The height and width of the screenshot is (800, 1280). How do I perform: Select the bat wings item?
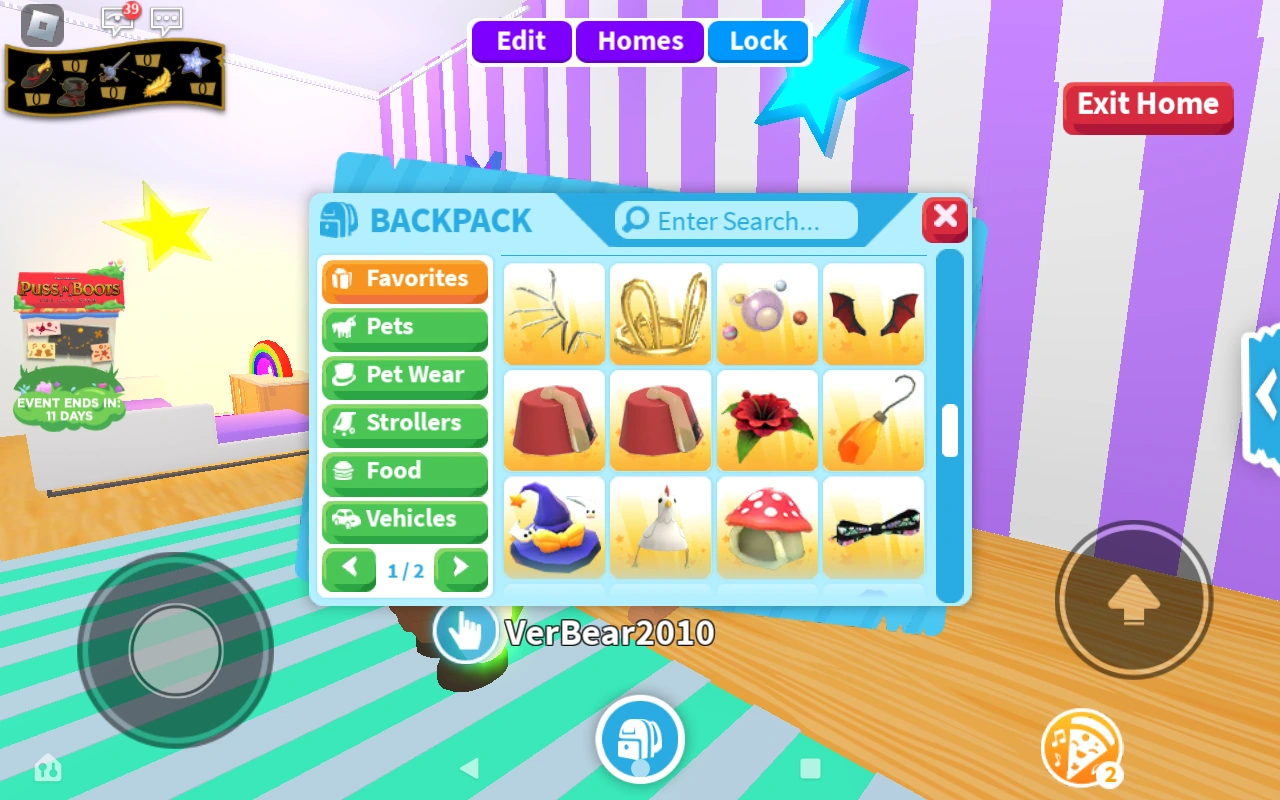click(x=873, y=313)
